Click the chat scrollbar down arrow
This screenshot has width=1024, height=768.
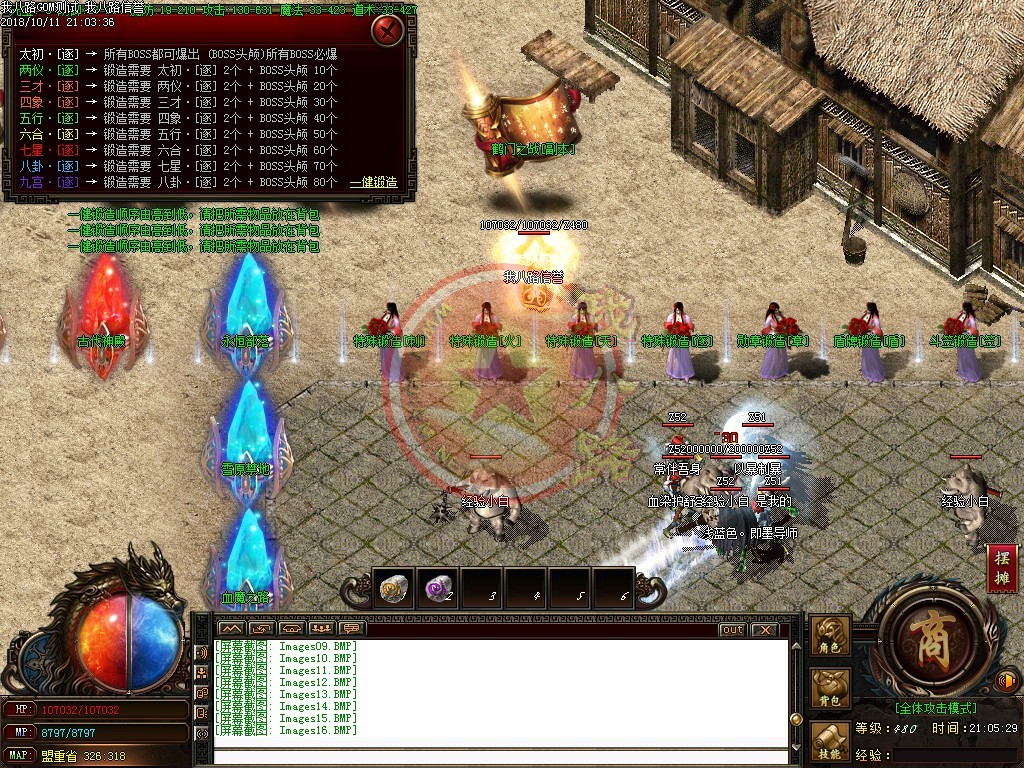796,745
